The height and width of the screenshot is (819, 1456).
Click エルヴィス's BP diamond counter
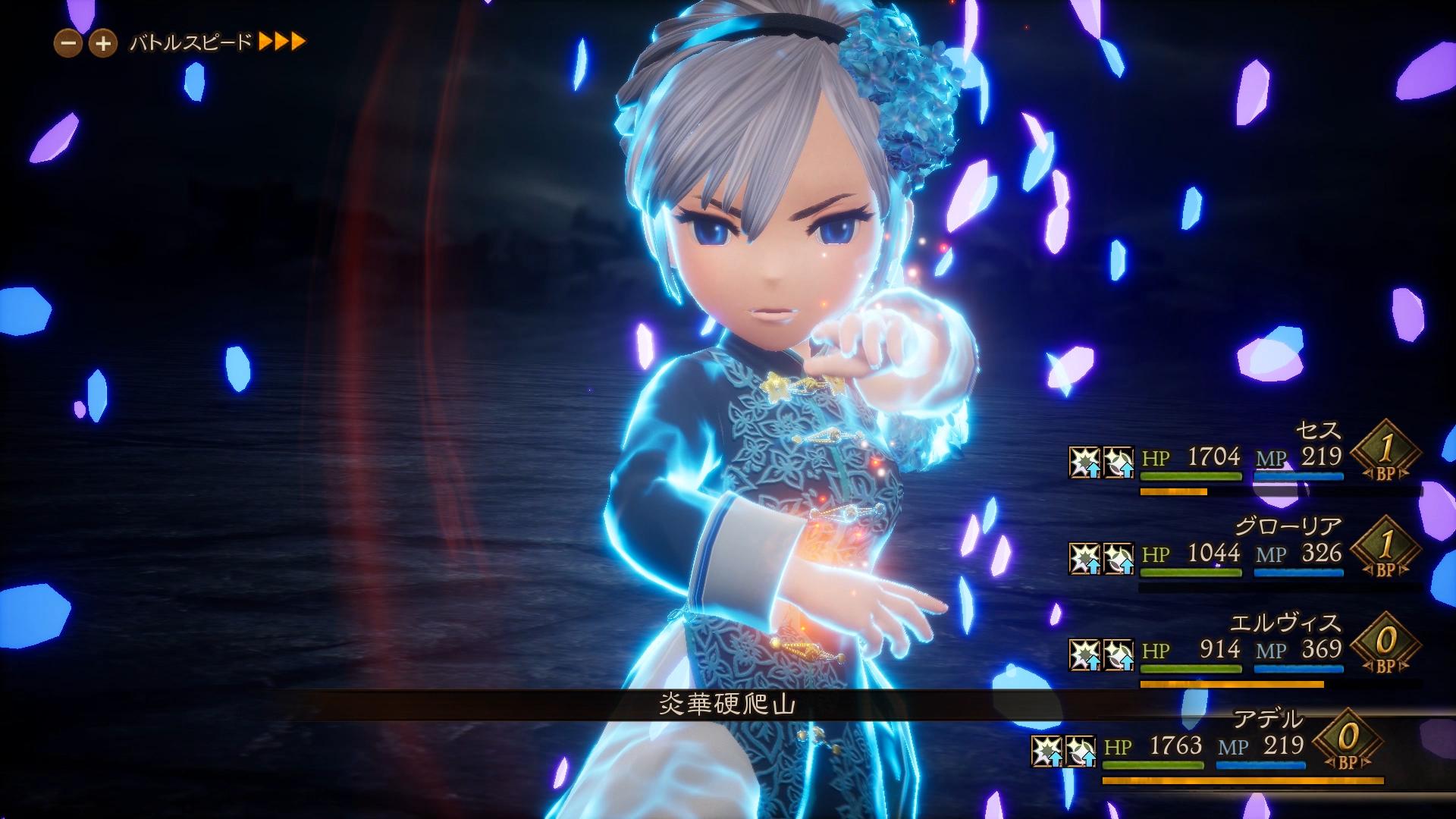(x=1385, y=645)
